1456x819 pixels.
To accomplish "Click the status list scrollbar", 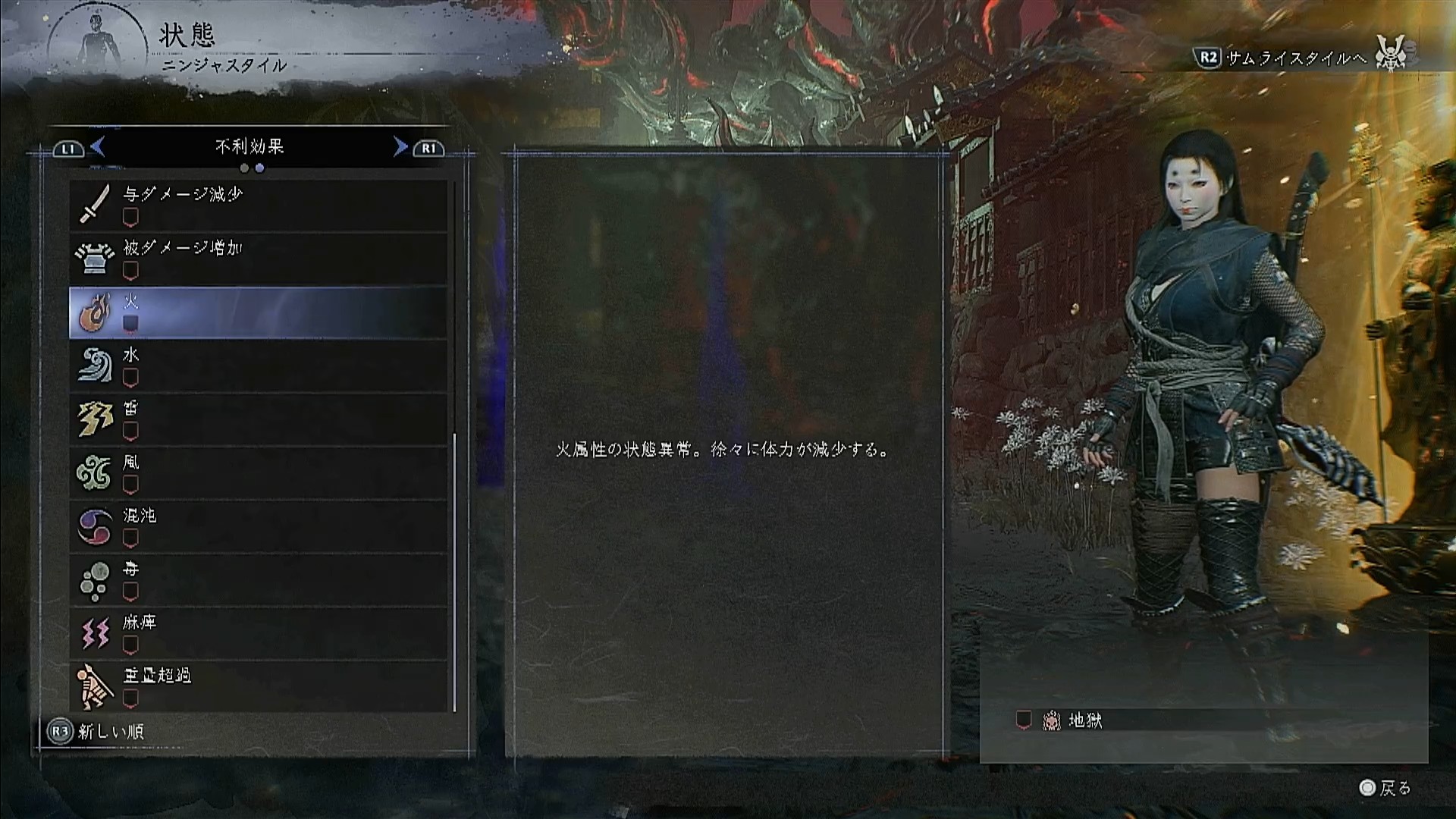I will pos(454,572).
